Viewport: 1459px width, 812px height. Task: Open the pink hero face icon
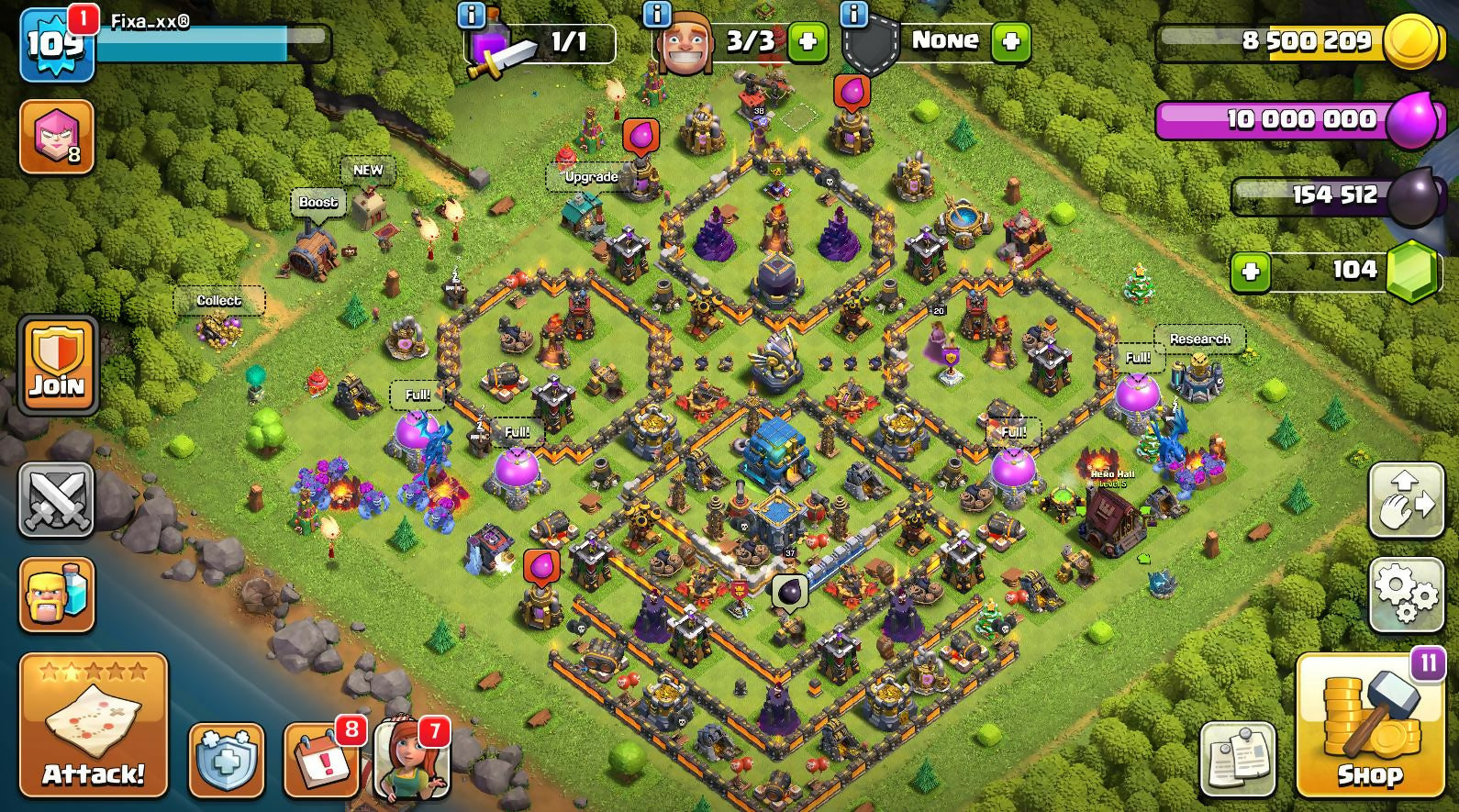pyautogui.click(x=57, y=137)
